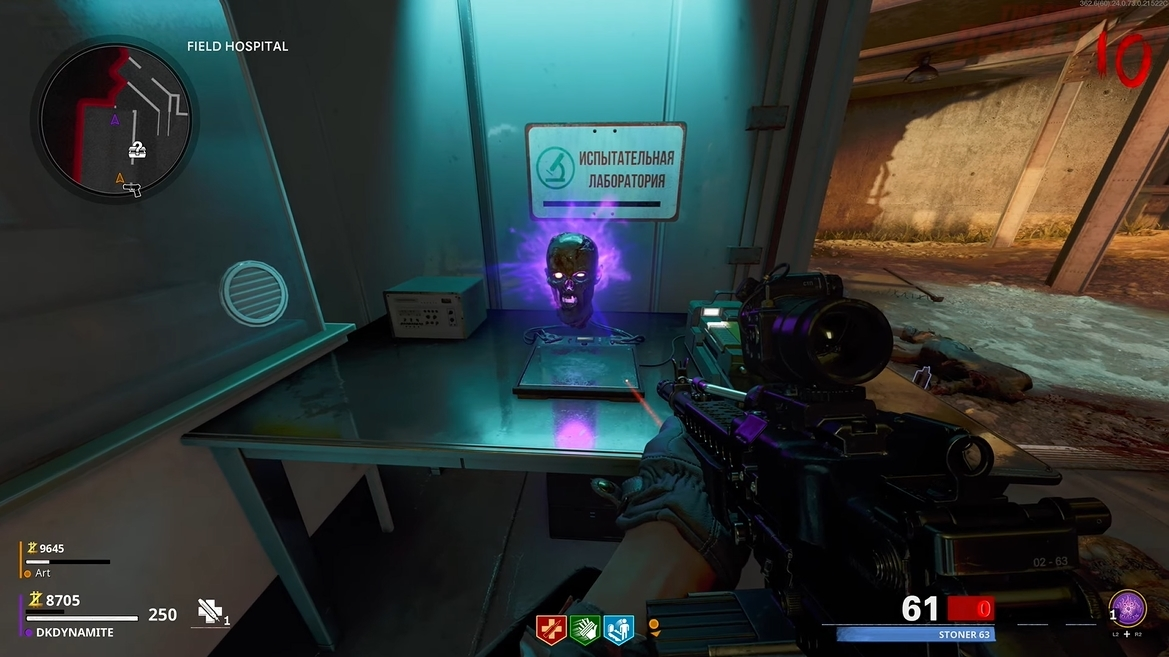Select the blue perk icon
This screenshot has height=657, width=1169.
[619, 630]
